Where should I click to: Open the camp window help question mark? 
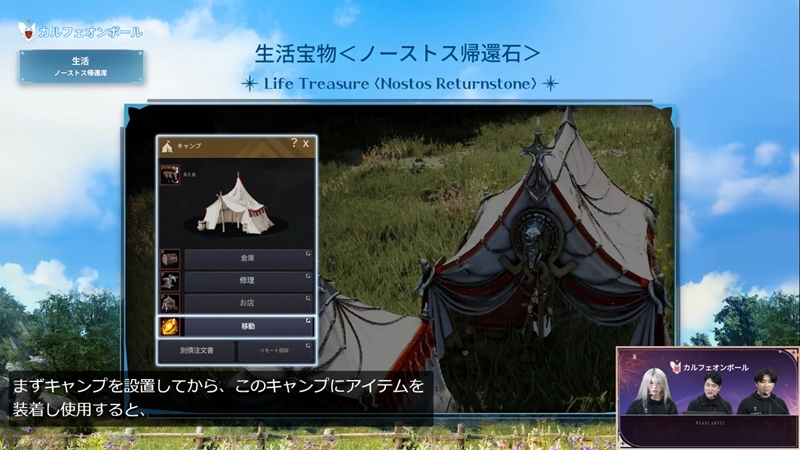pos(294,144)
